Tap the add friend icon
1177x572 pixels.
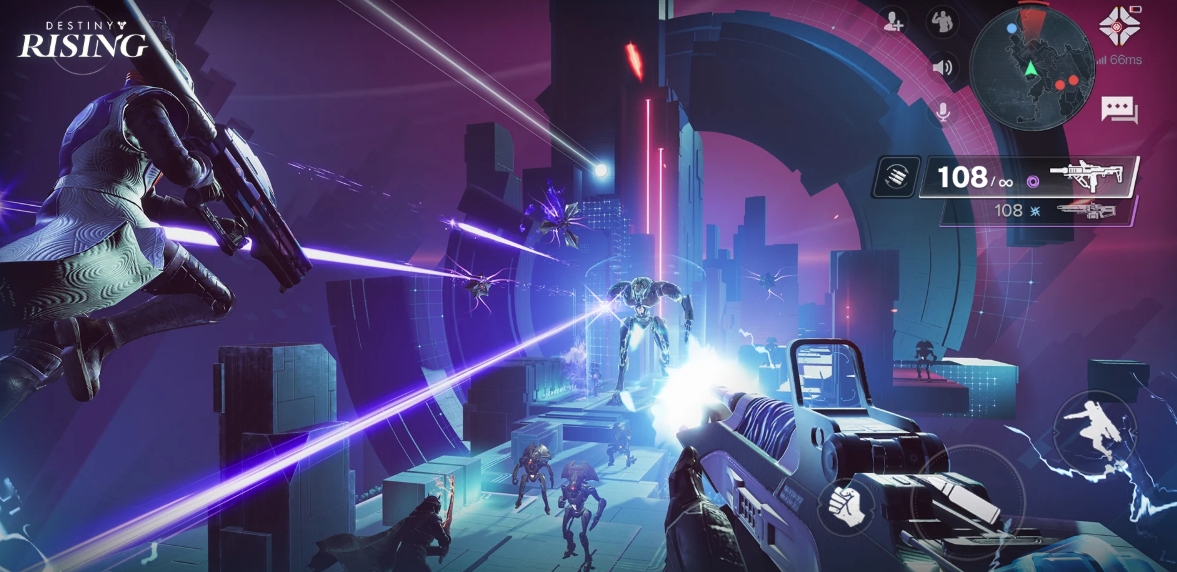coord(892,20)
